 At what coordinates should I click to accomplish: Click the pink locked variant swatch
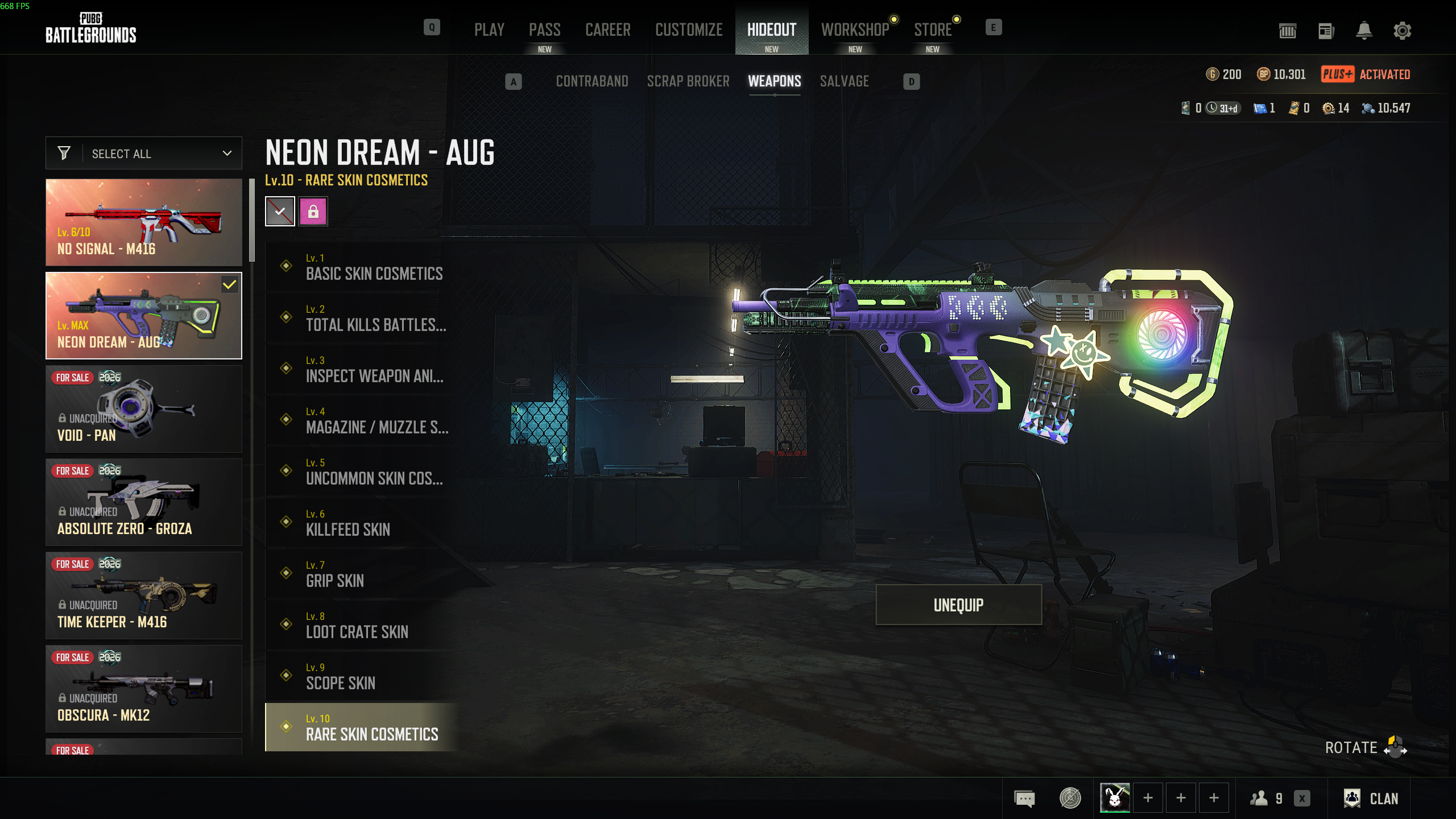point(313,212)
